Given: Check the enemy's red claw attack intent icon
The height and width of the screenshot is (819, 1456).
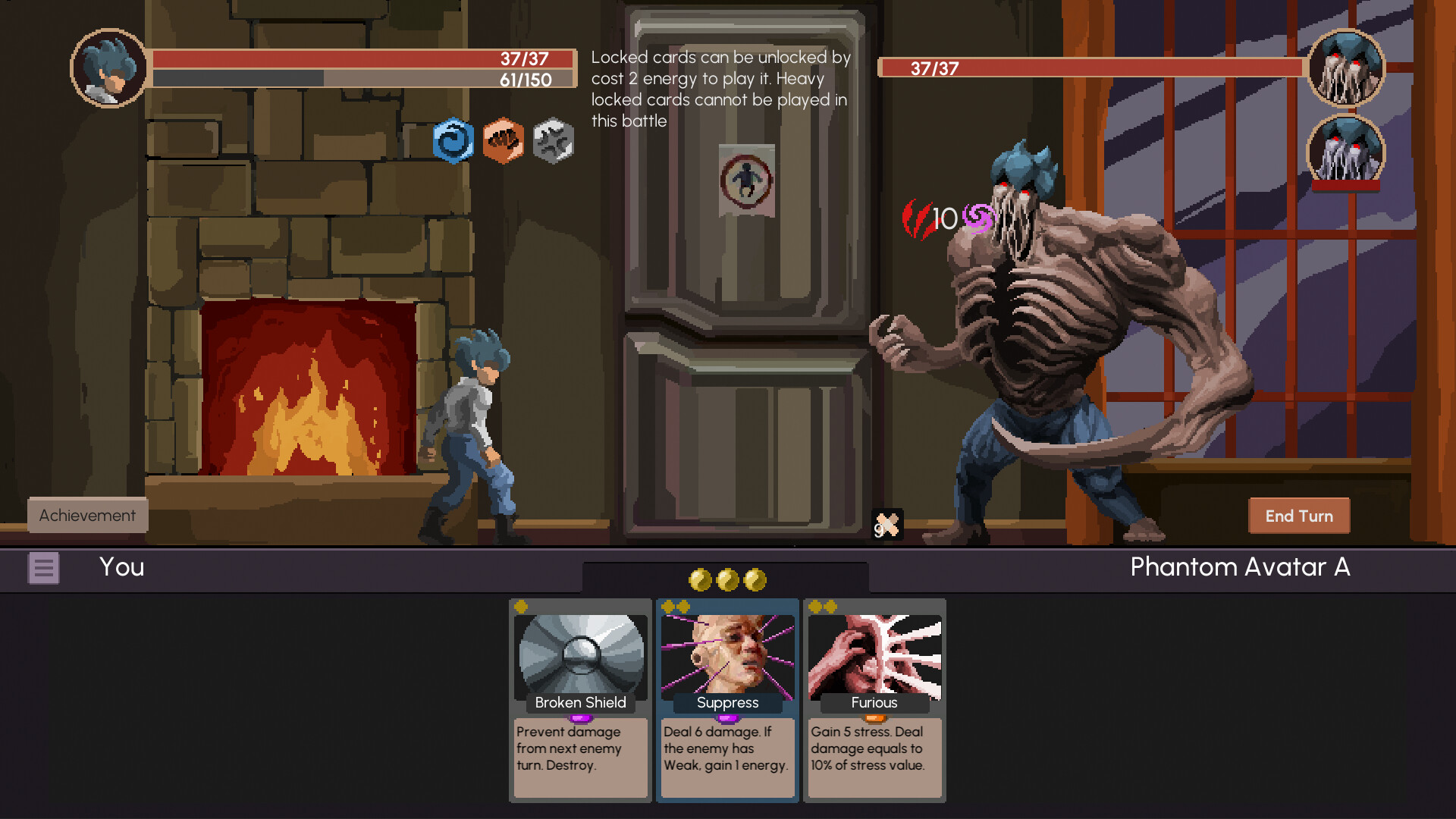Looking at the screenshot, I should [919, 220].
